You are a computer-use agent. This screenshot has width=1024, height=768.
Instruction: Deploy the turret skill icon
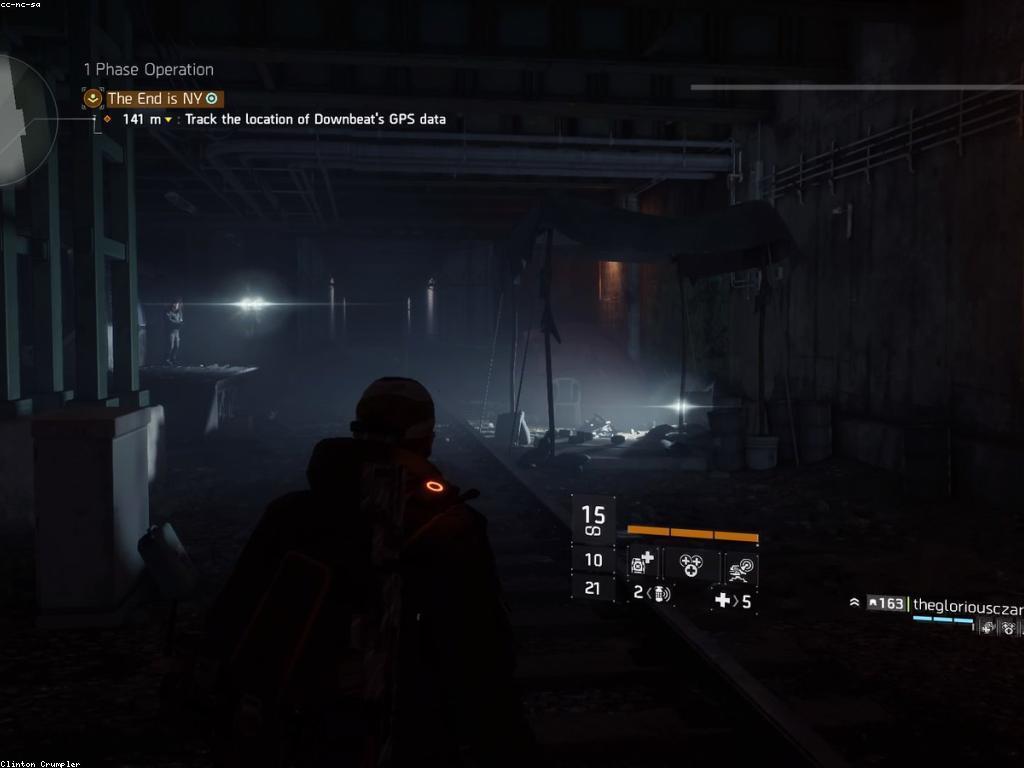click(741, 566)
